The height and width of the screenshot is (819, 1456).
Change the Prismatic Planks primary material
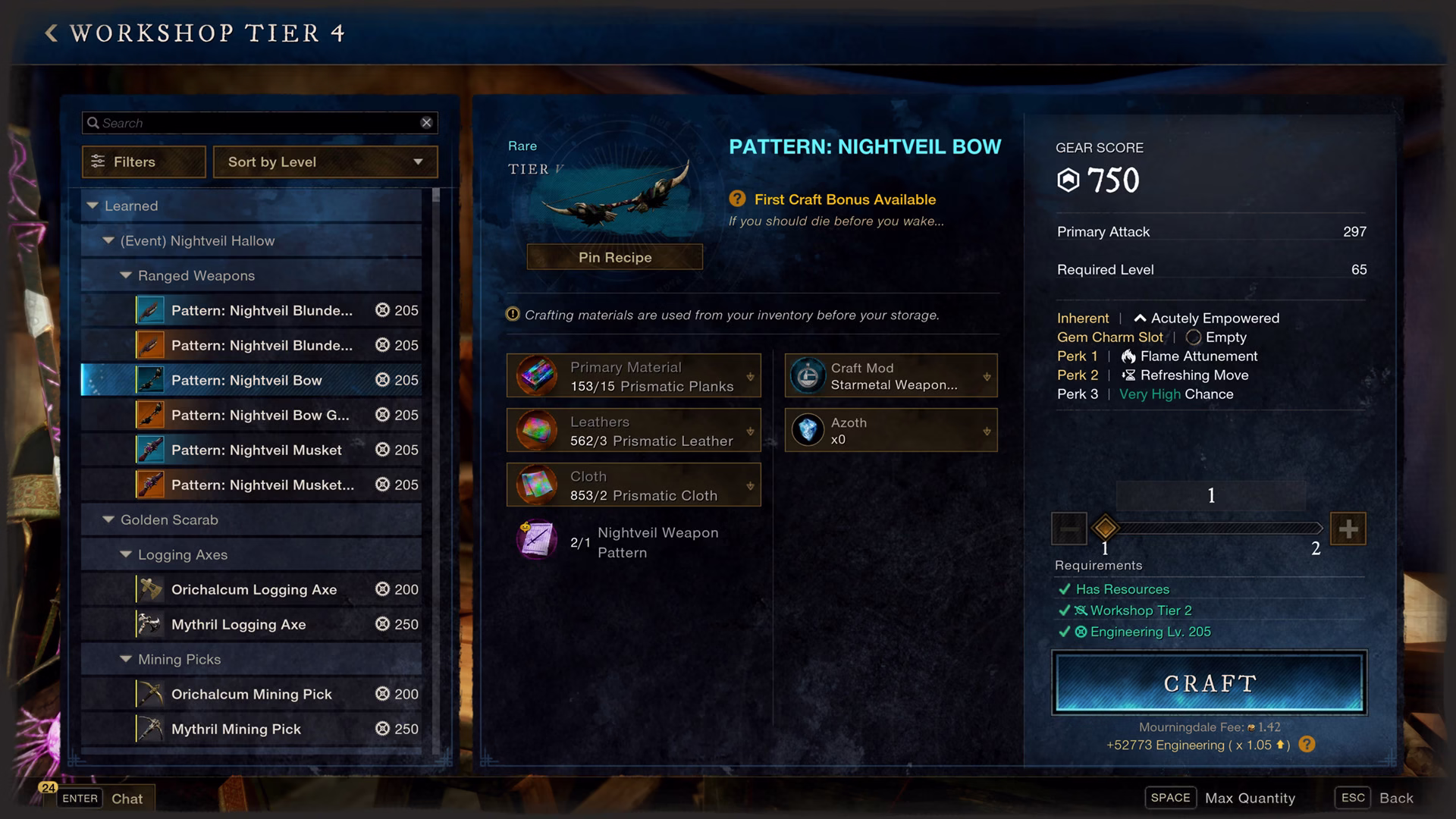[x=633, y=376]
